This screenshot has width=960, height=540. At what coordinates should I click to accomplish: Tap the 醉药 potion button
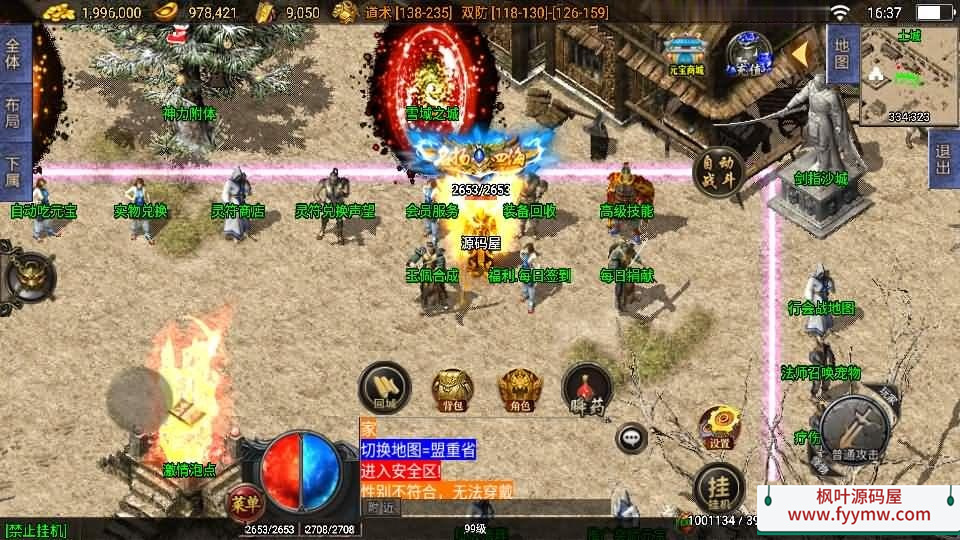point(586,387)
